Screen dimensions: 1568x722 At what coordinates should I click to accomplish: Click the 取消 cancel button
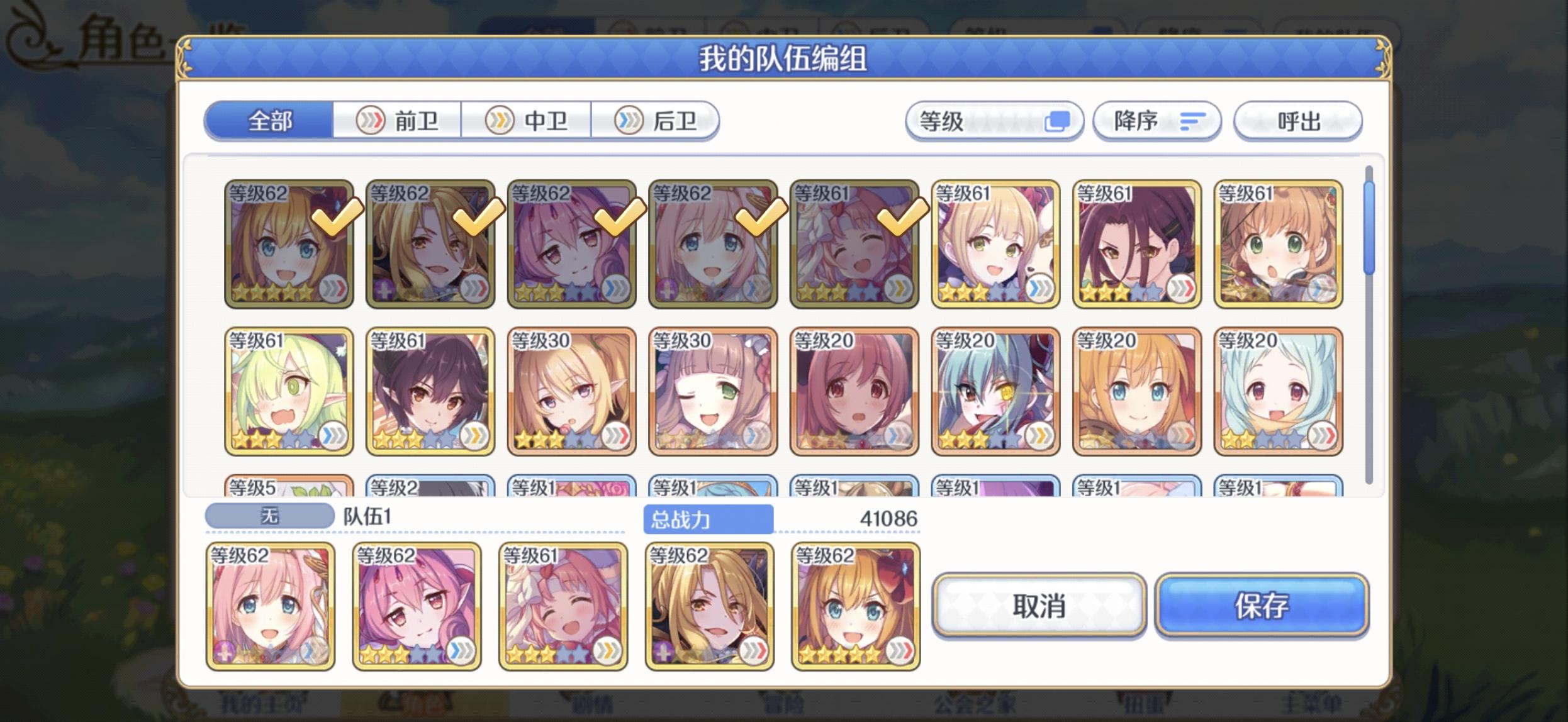(1039, 606)
